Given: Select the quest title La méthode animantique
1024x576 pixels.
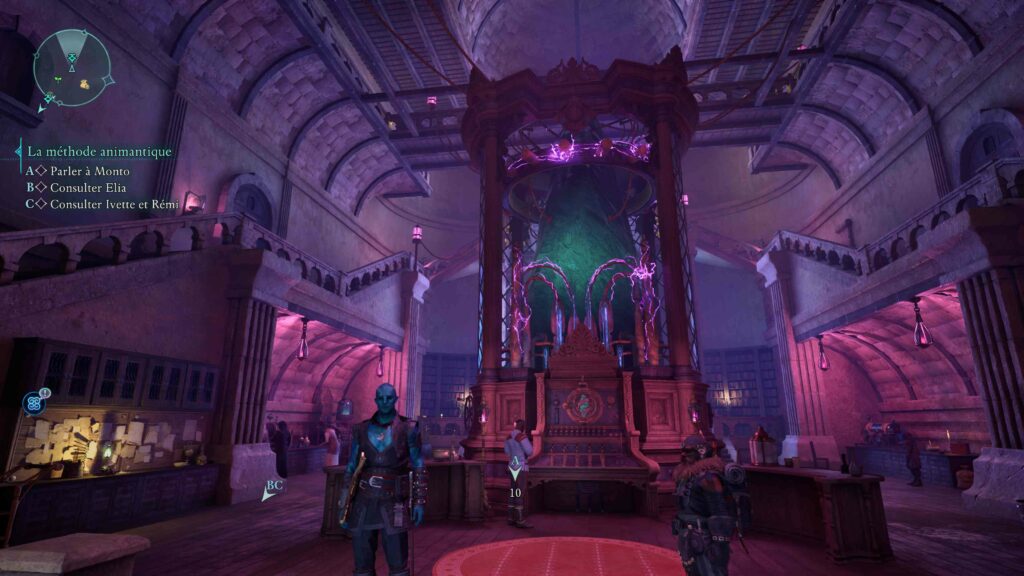Looking at the screenshot, I should point(100,152).
